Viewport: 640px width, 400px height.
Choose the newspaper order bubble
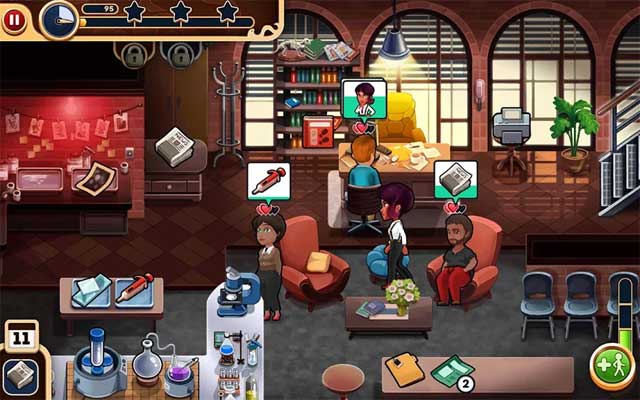tap(455, 180)
